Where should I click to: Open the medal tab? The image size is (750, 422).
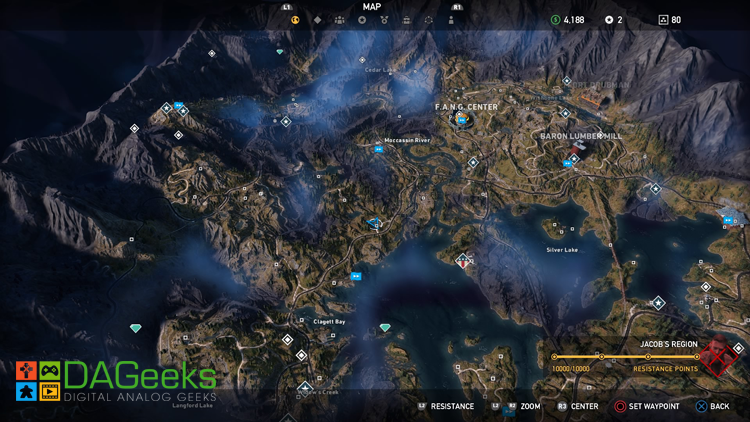385,20
